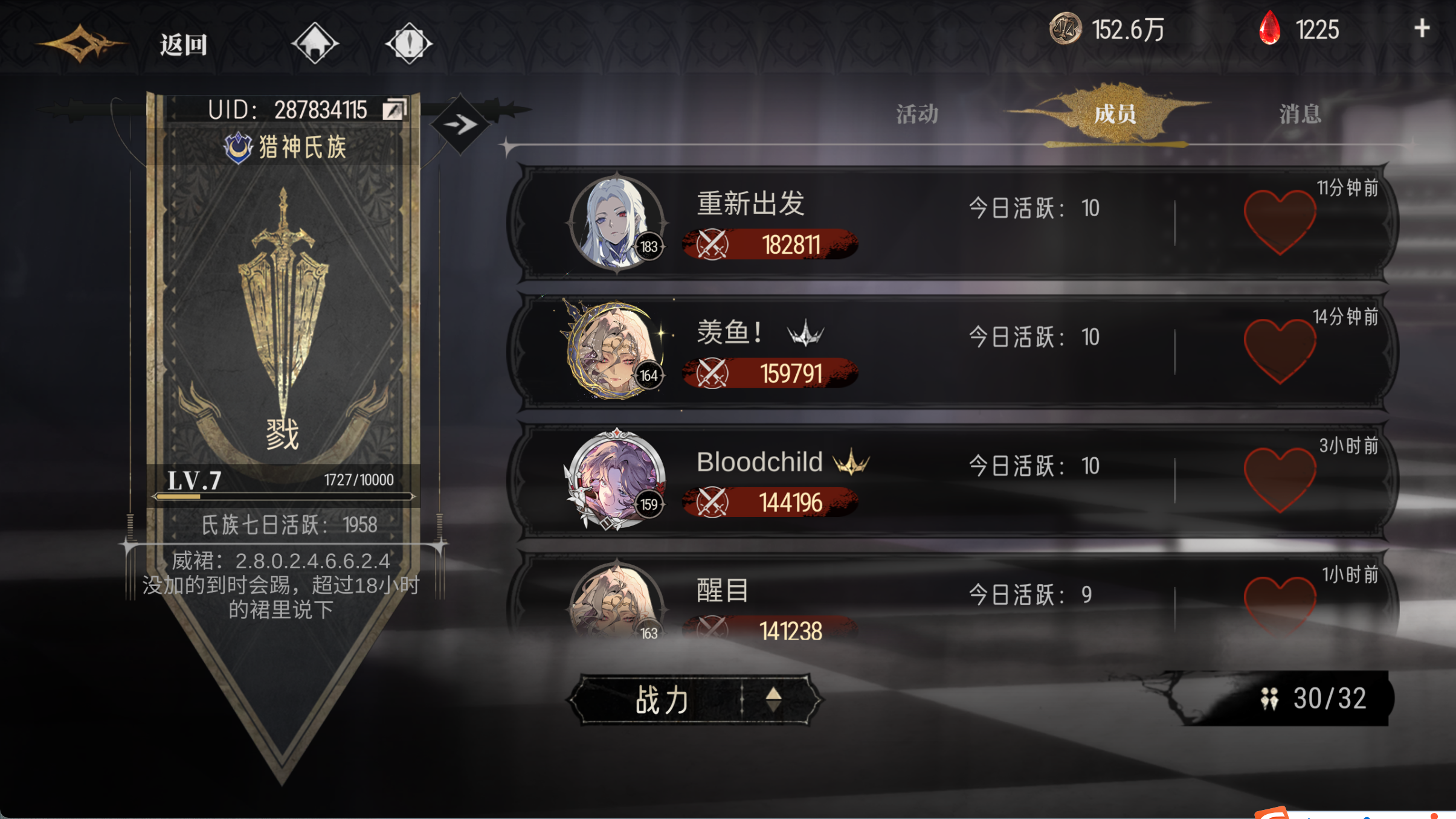The height and width of the screenshot is (819, 1456).
Task: Open the 战力 sort selector
Action: tap(662, 699)
